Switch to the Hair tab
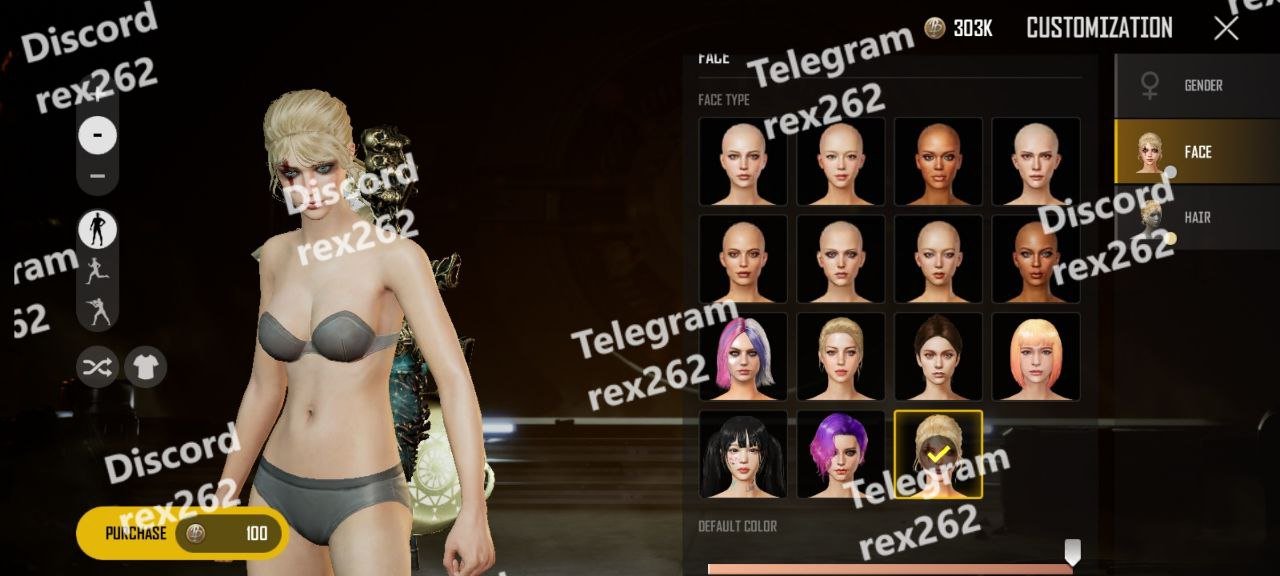Viewport: 1280px width, 576px height. [x=1197, y=217]
